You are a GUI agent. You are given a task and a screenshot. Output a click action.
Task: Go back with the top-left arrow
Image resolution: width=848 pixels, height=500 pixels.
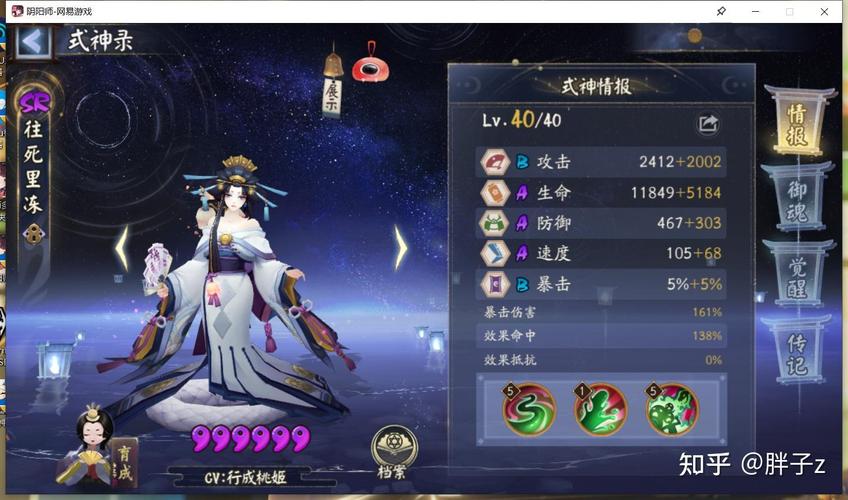pos(33,42)
